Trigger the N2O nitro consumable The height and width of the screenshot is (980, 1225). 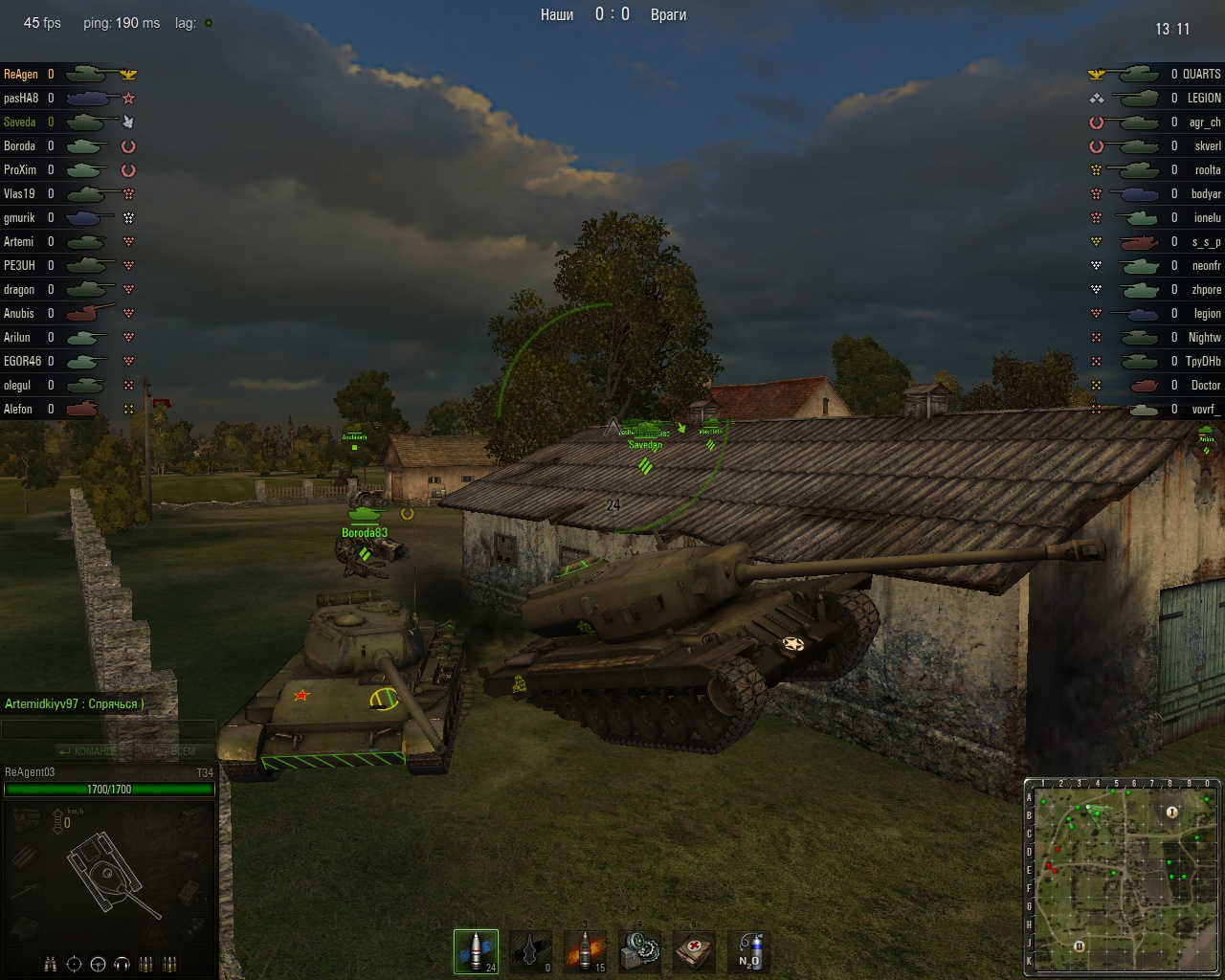pyautogui.click(x=749, y=950)
